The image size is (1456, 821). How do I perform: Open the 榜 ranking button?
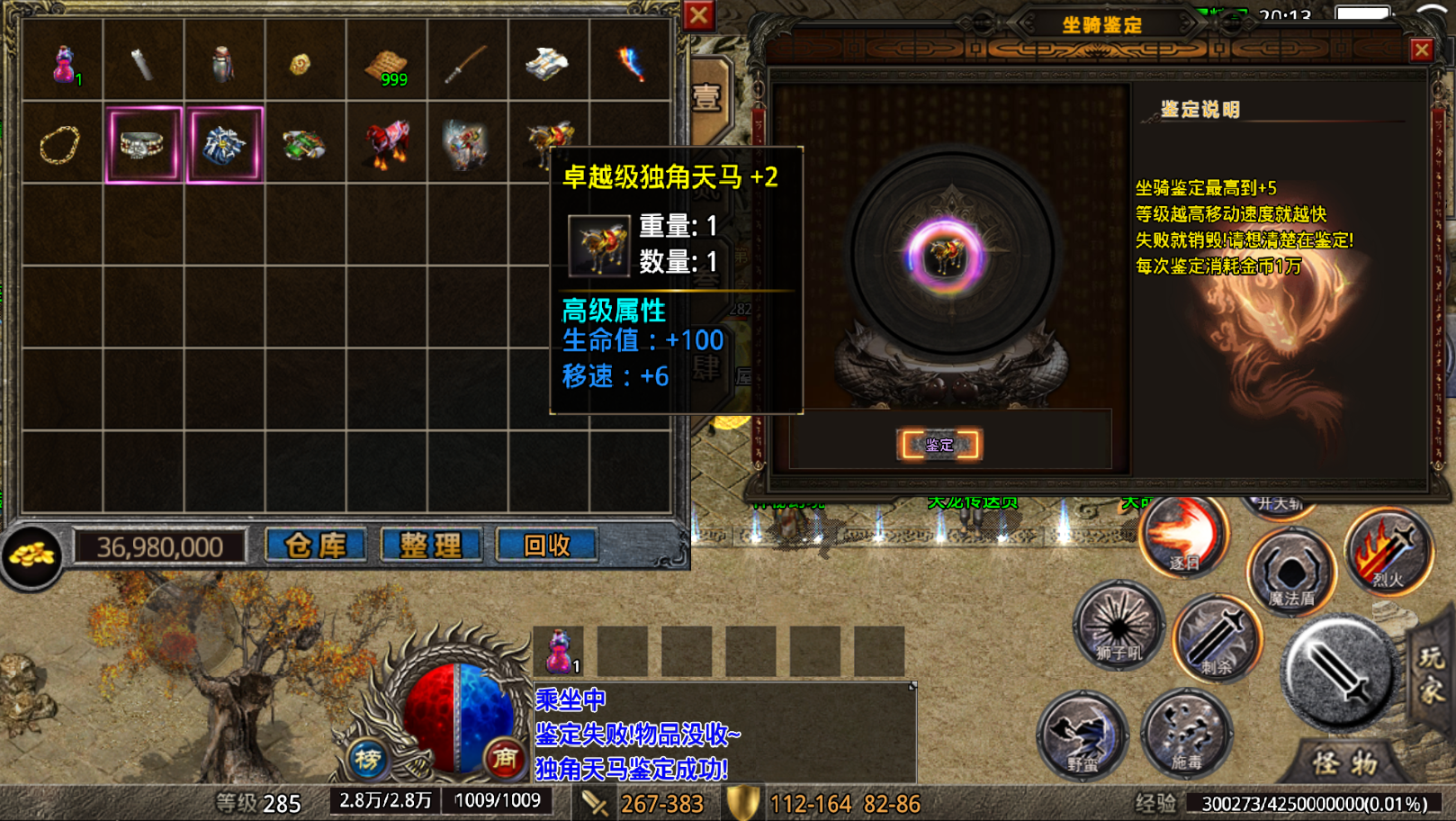367,761
